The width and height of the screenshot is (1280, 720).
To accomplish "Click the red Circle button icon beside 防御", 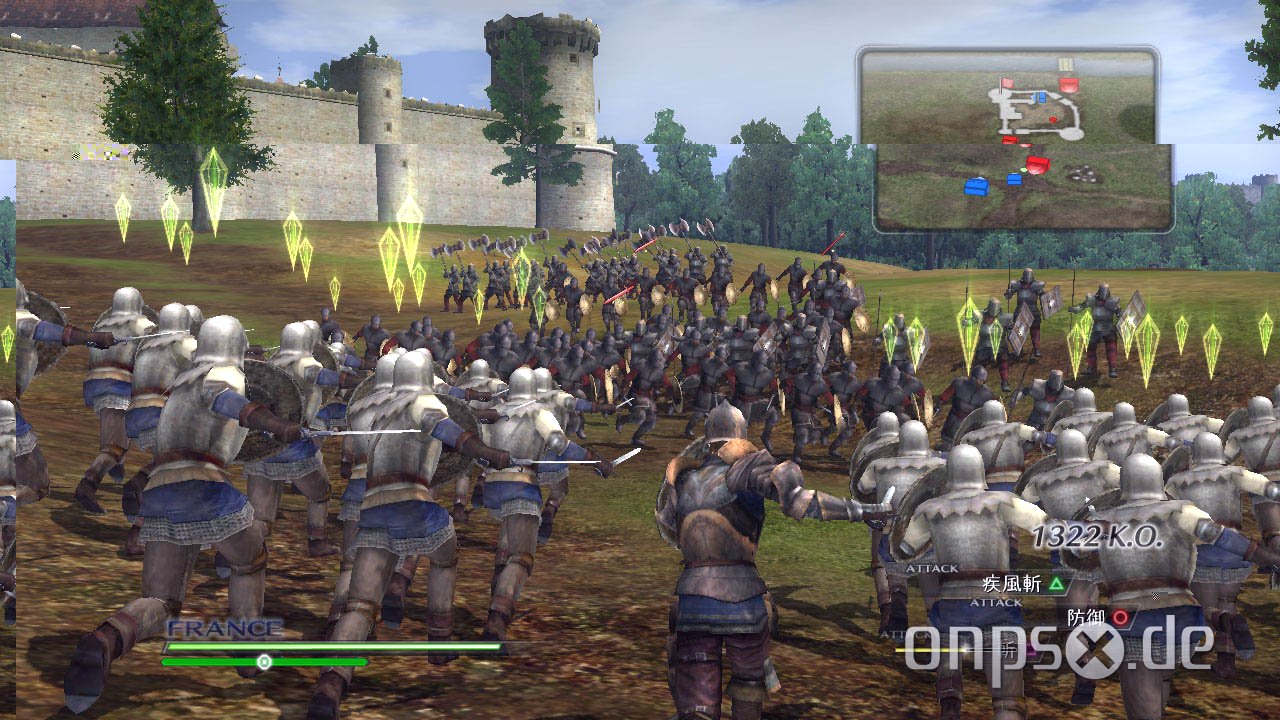I will pyautogui.click(x=1119, y=619).
